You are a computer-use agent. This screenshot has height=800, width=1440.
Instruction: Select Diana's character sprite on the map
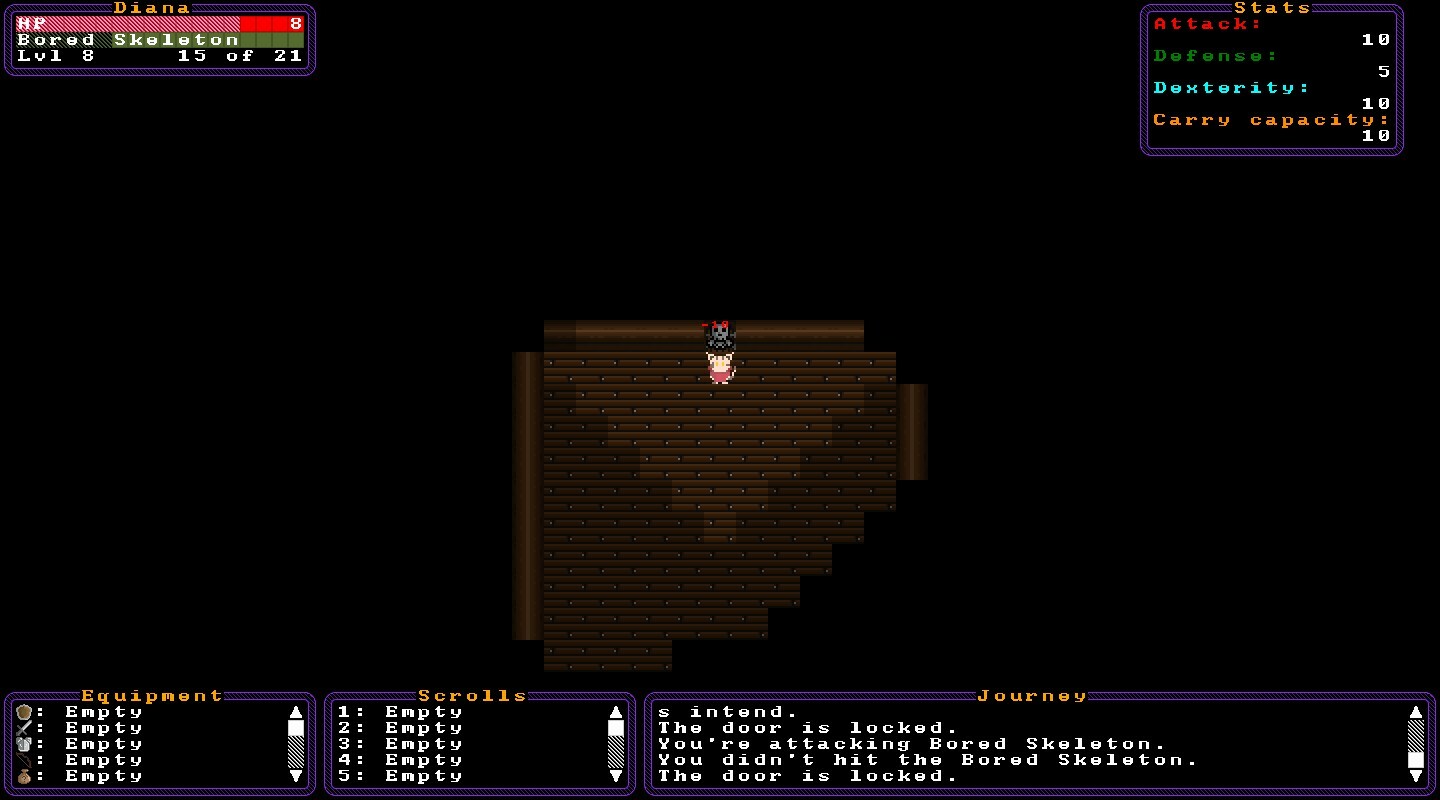click(x=720, y=368)
